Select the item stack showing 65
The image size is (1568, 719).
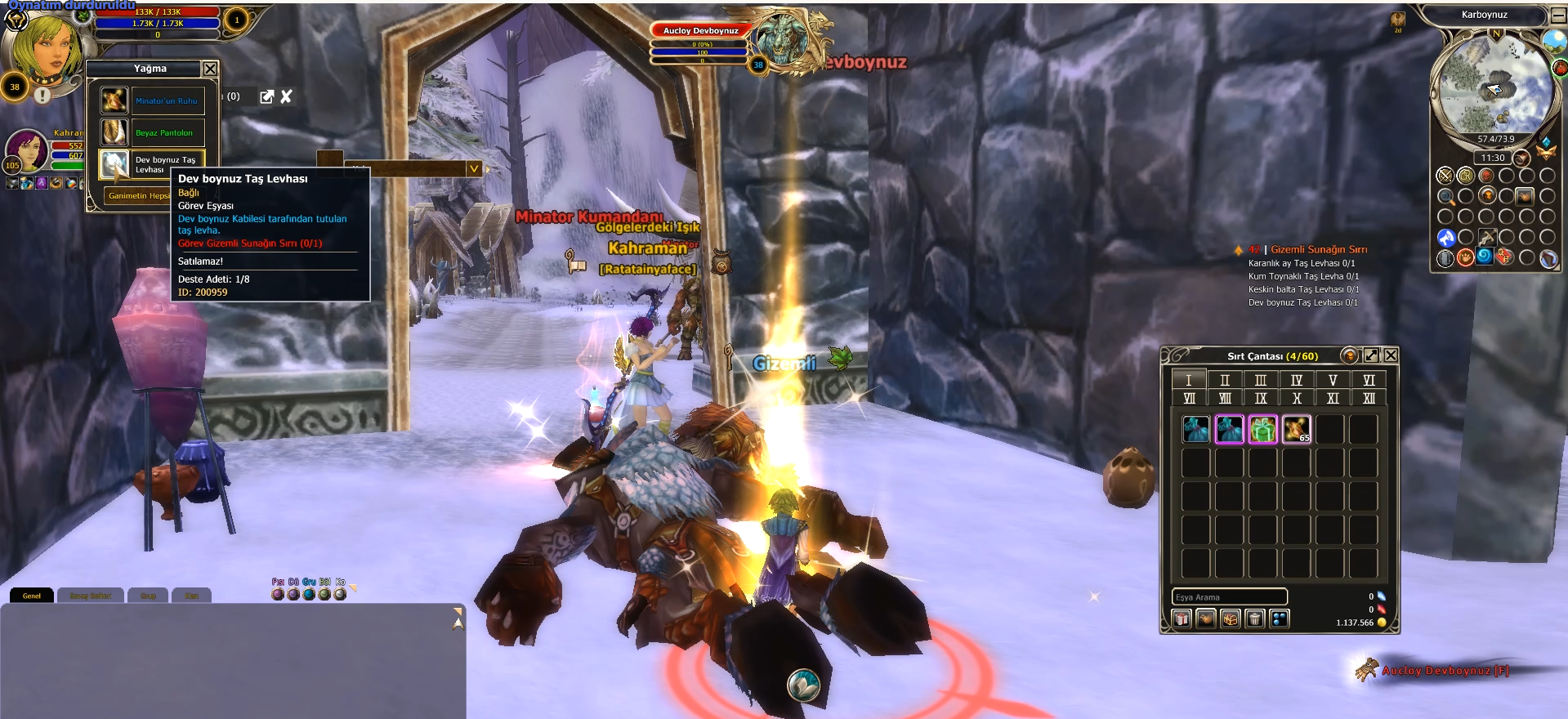click(x=1296, y=429)
